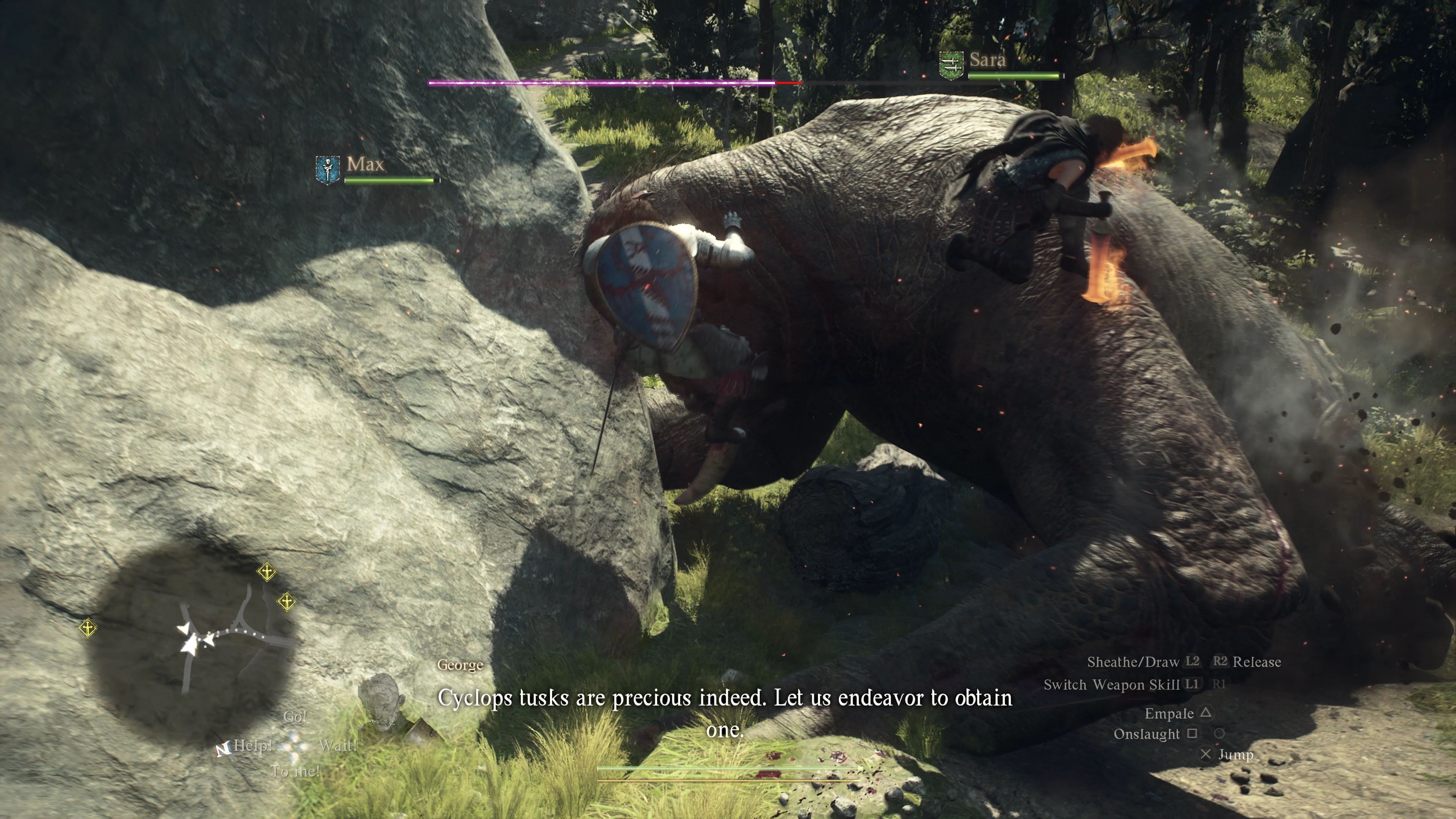Click the Switch Weapon Skill label
The image size is (1456, 819).
click(x=1111, y=685)
